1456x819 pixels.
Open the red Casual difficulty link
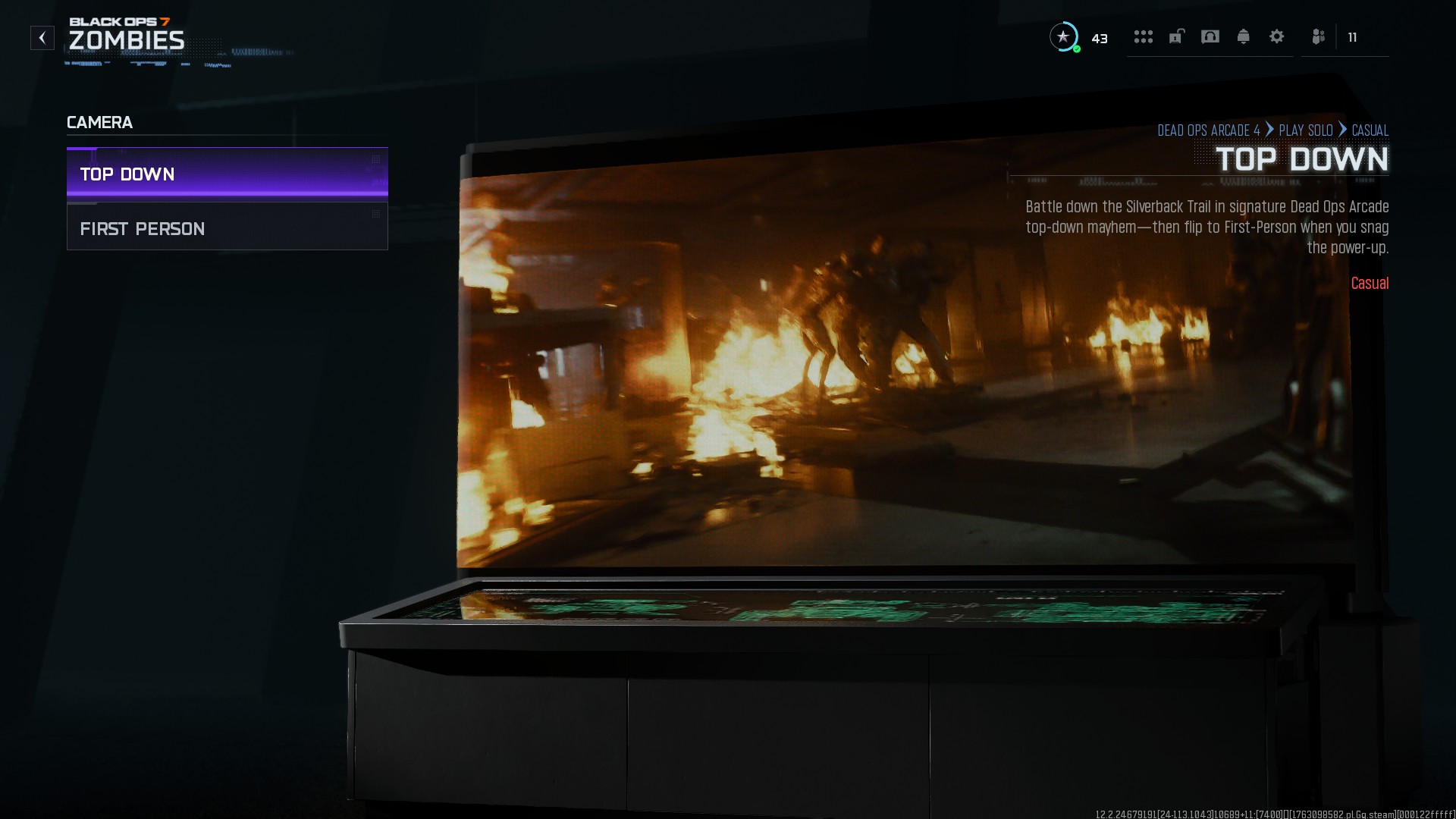point(1370,283)
